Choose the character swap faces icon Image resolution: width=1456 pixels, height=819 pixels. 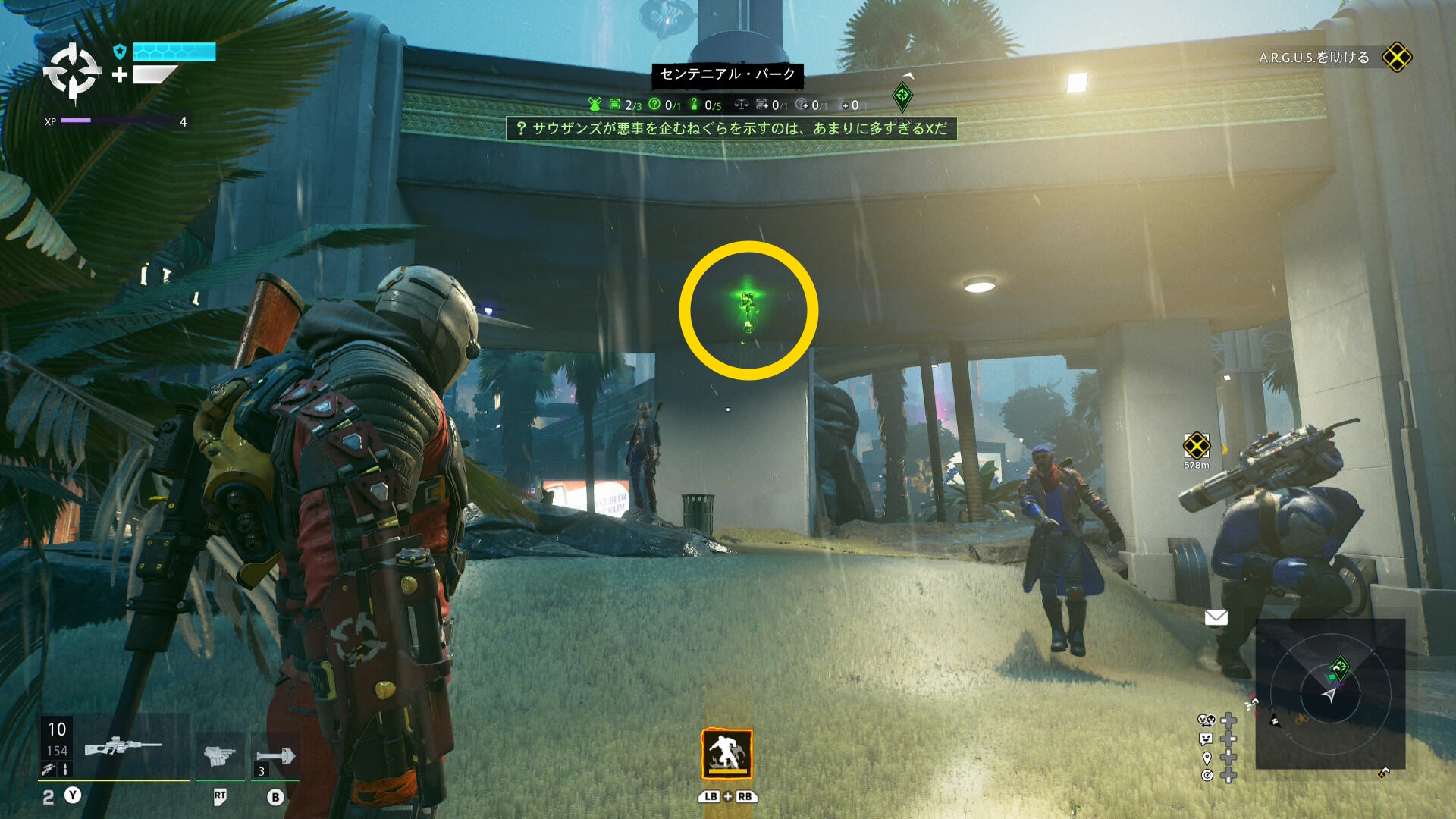[x=1206, y=720]
